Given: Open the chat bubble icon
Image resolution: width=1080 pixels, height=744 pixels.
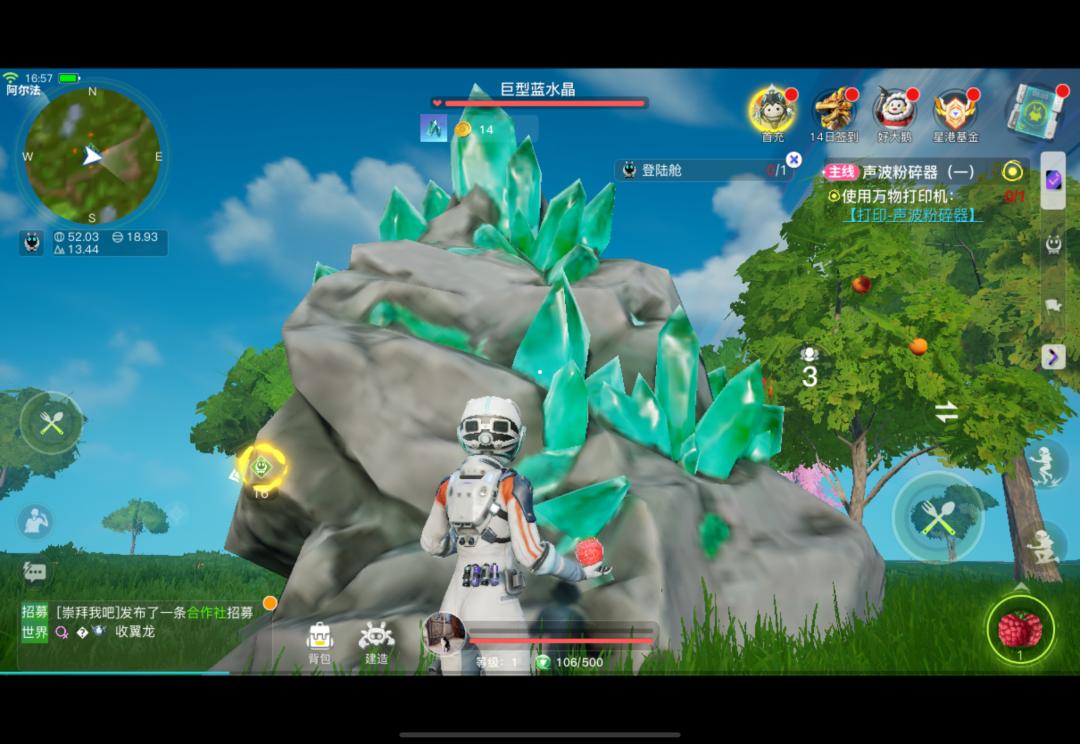Looking at the screenshot, I should pos(35,572).
